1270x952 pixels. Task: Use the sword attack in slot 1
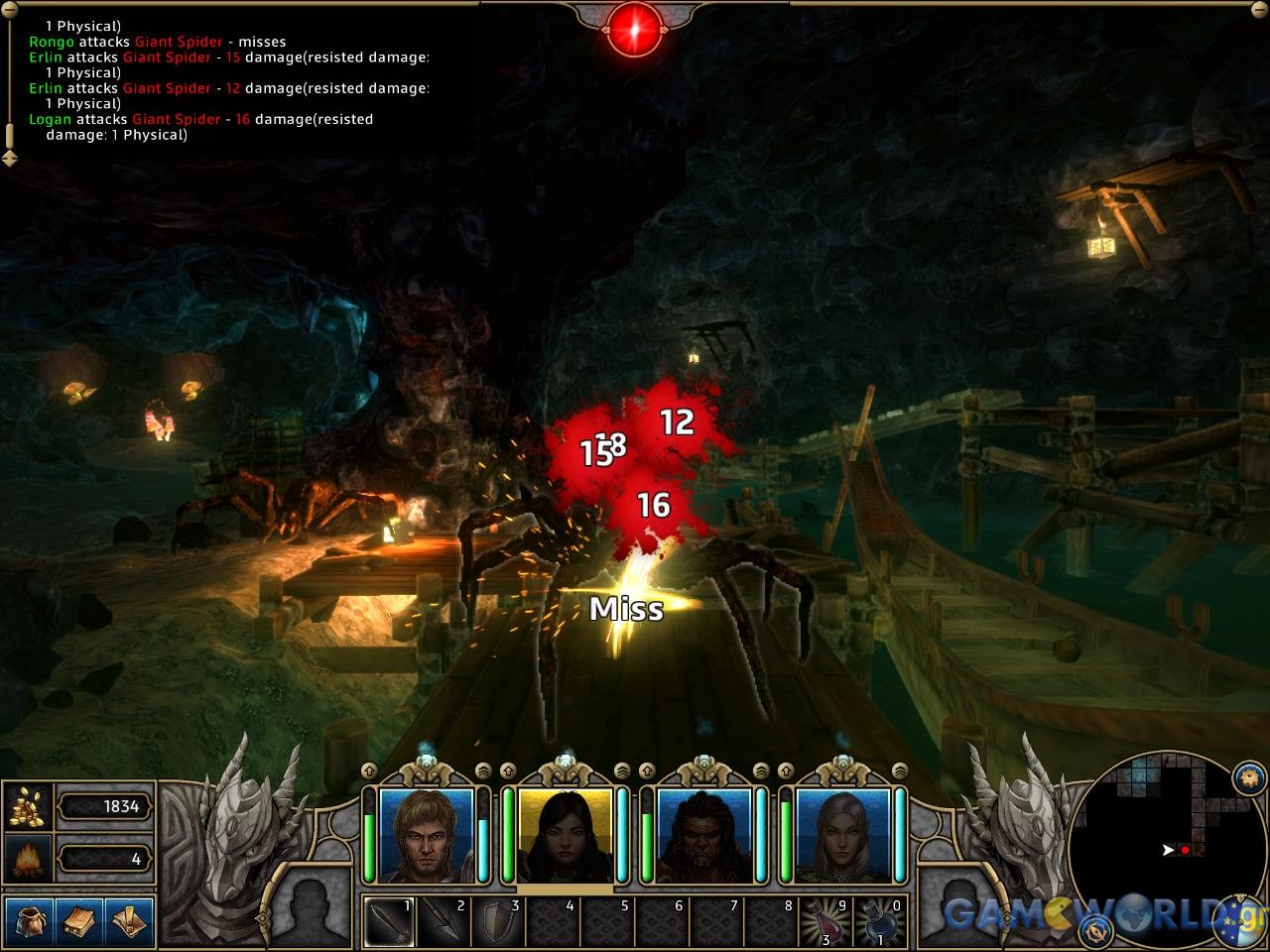point(389,922)
